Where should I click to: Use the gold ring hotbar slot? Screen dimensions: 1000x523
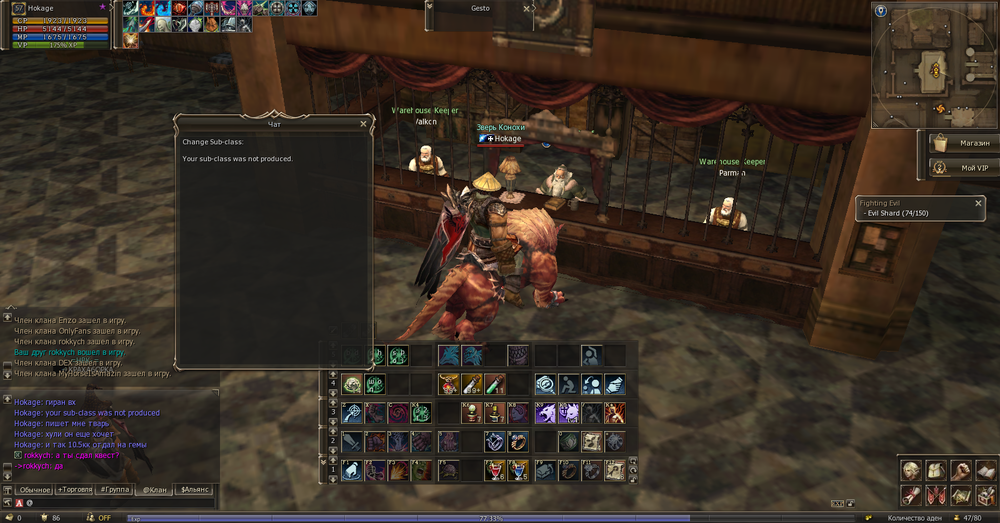(x=518, y=441)
